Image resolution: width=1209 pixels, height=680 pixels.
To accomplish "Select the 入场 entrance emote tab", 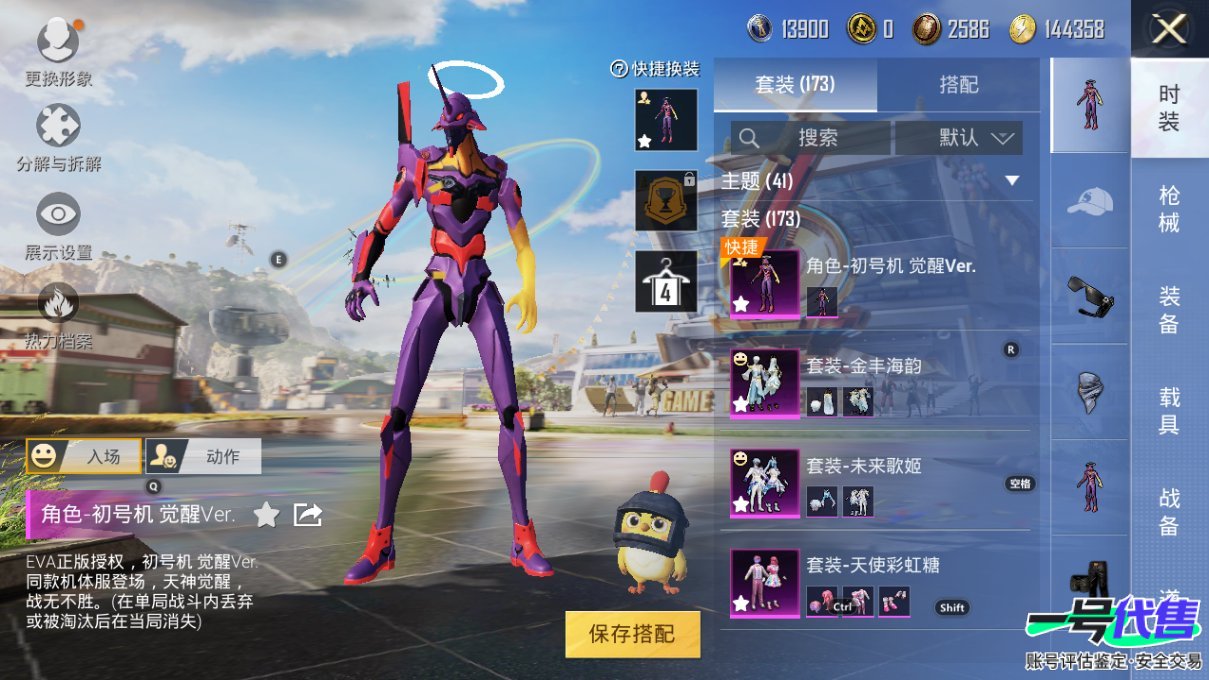I will point(84,456).
